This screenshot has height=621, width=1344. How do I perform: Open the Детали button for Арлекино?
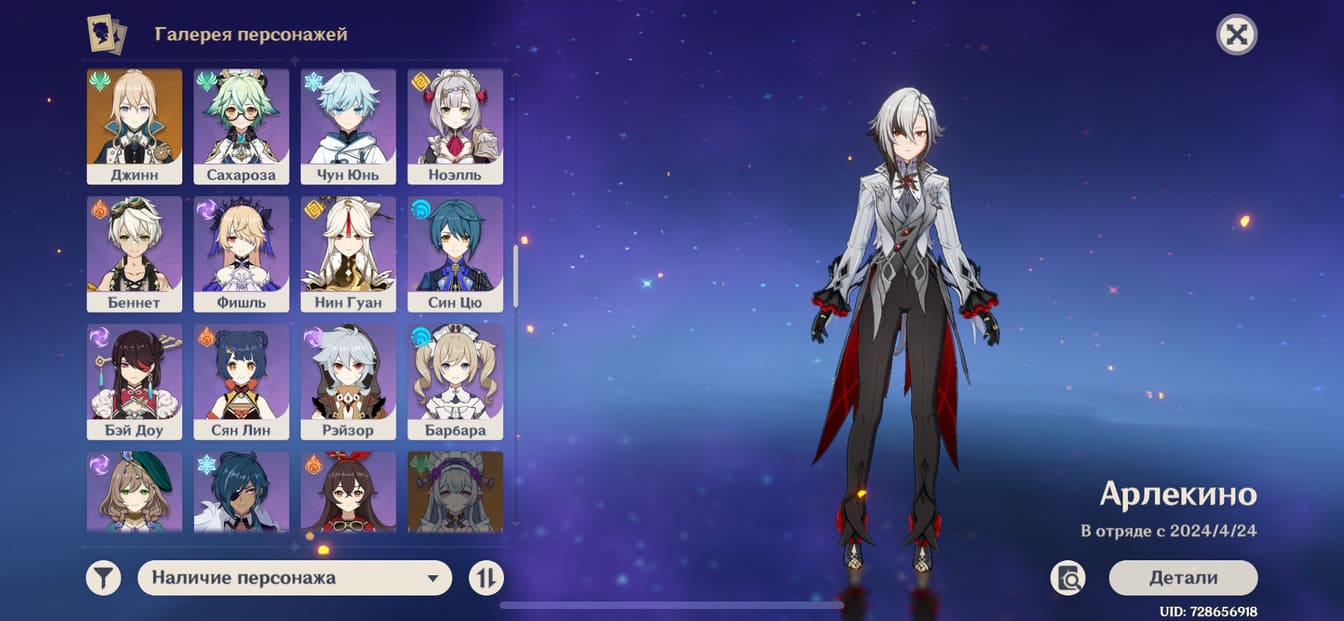(1182, 578)
